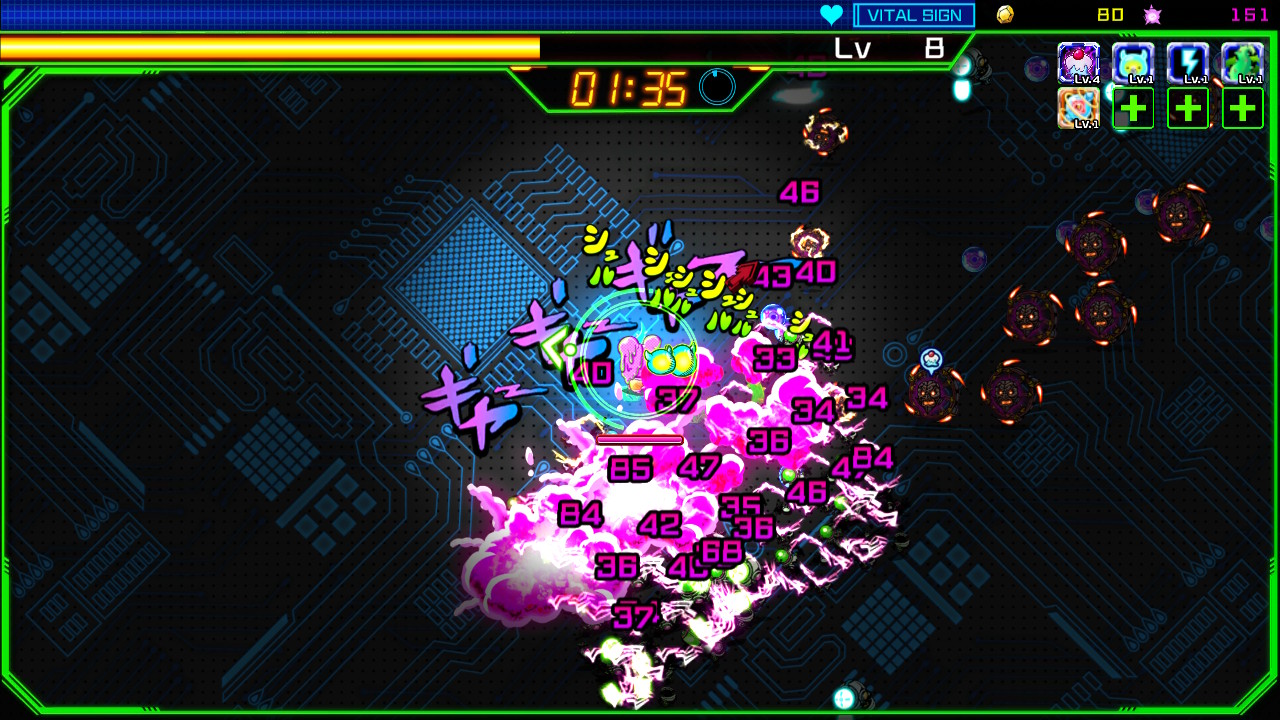This screenshot has height=720, width=1280.
Task: Open the VITAL SIGN panel
Action: 914,14
